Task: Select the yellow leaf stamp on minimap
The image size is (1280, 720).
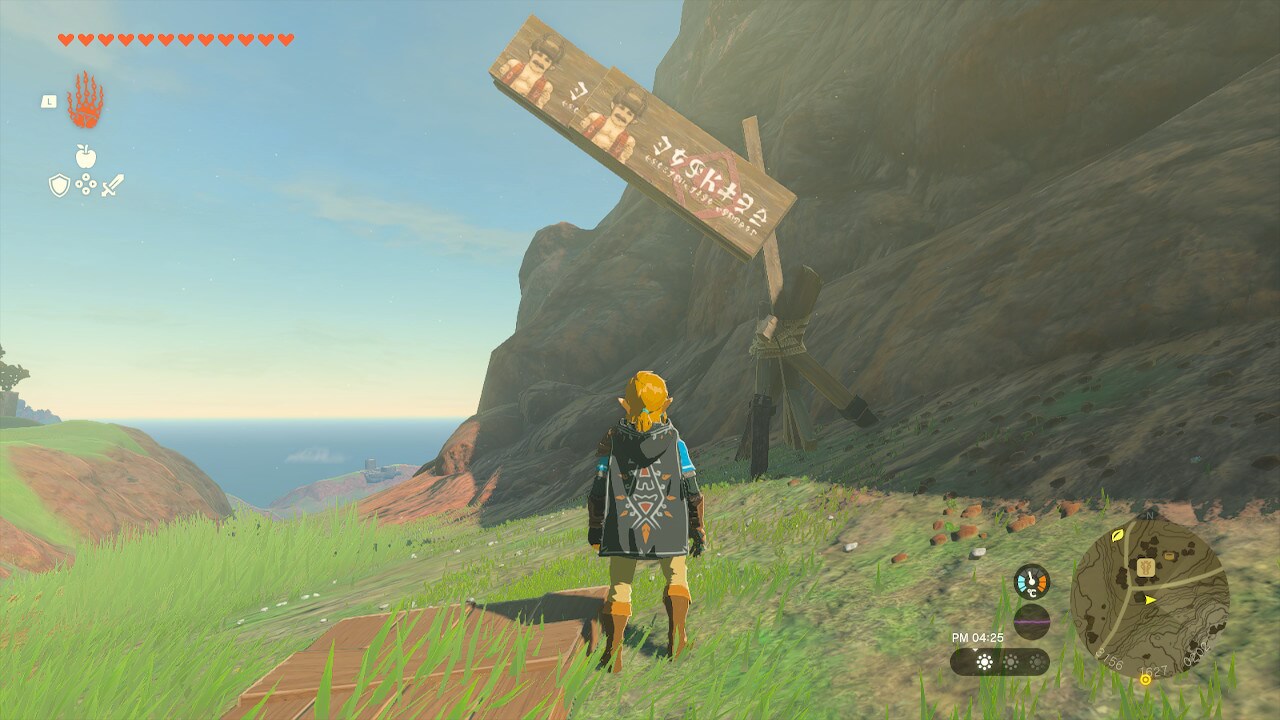Action: click(x=1117, y=535)
